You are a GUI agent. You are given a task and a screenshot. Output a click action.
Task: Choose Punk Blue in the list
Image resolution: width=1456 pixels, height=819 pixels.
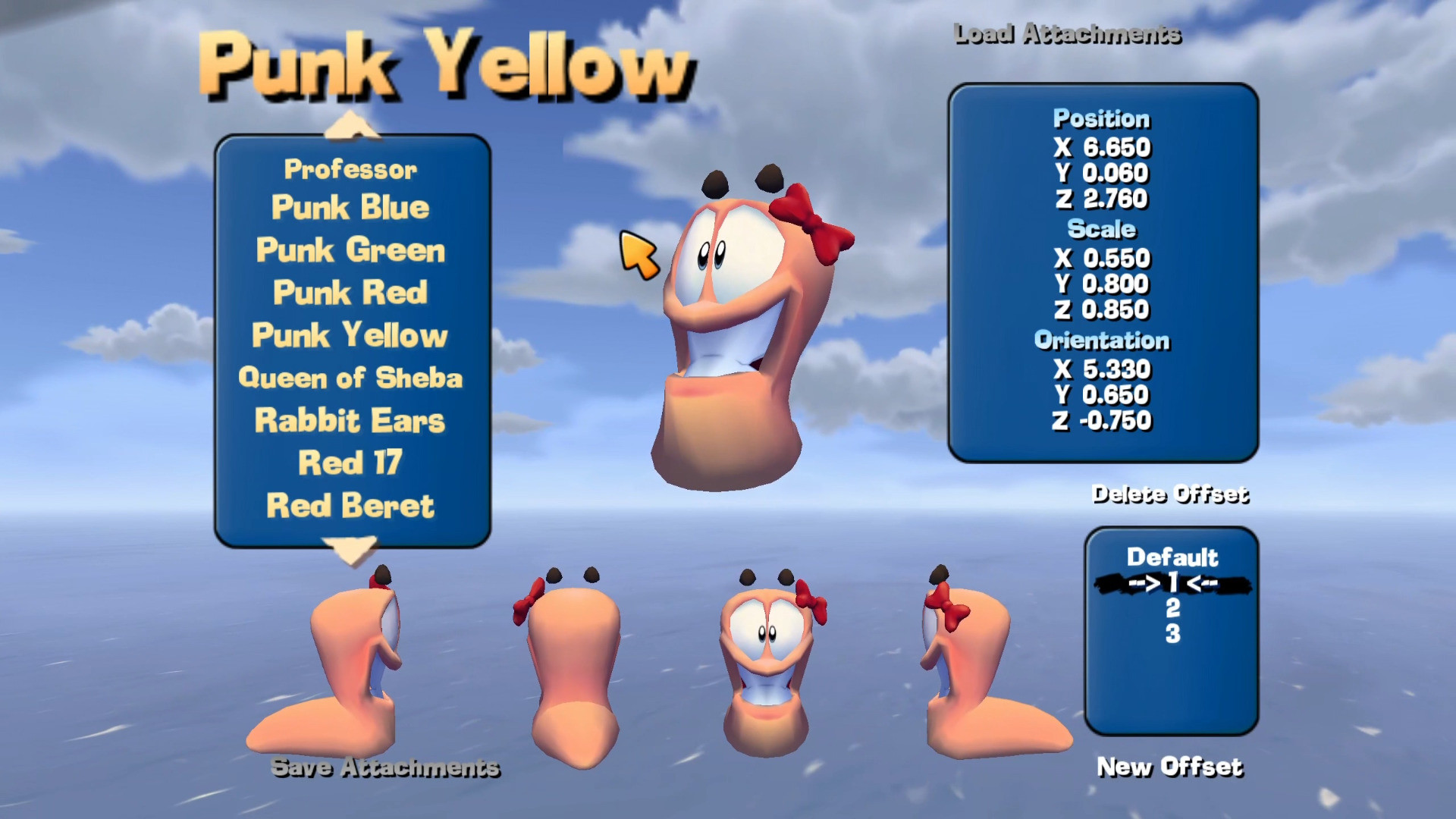350,208
